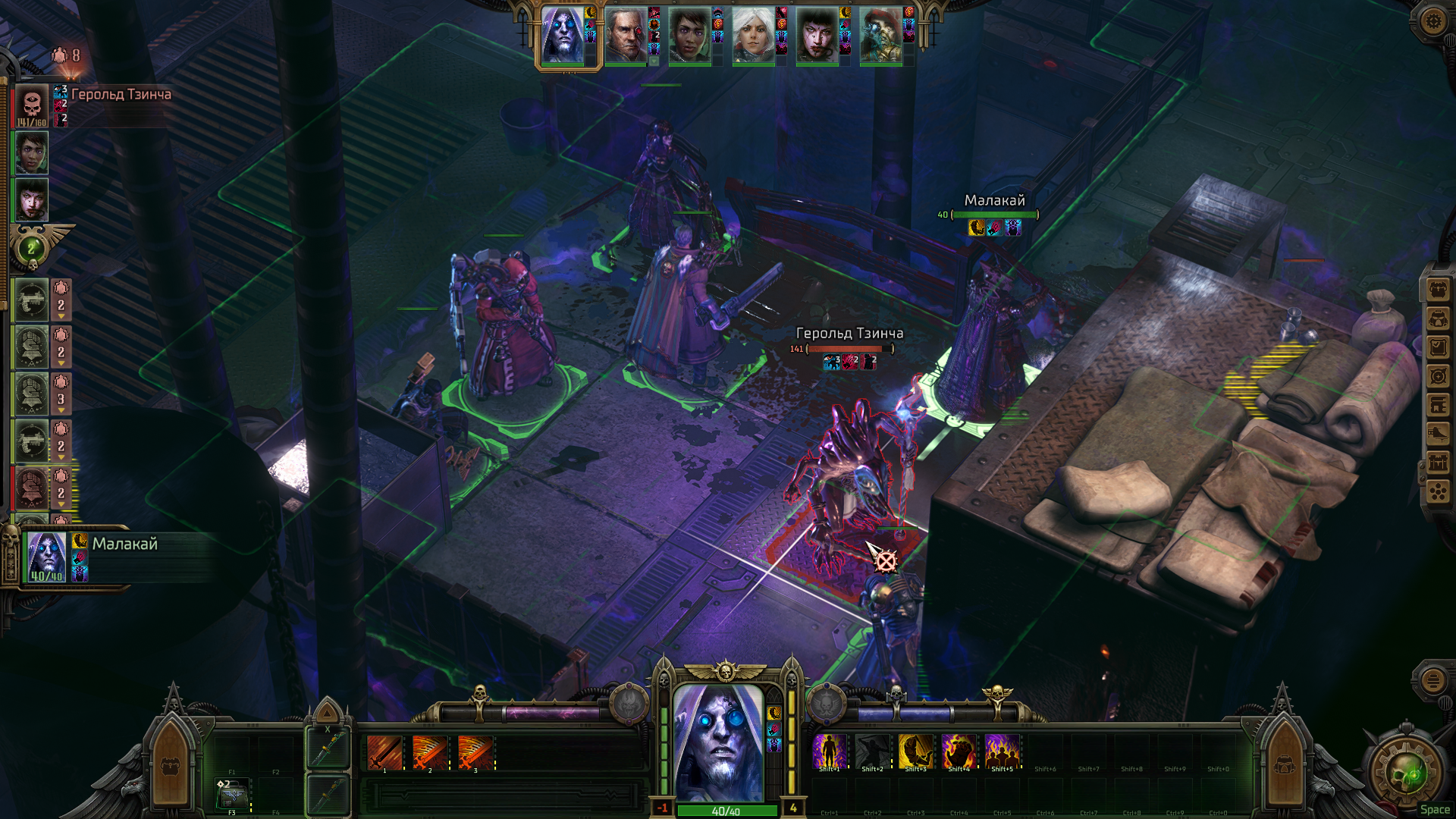The width and height of the screenshot is (1456, 819).
Task: Click the purple-eyed woman's party portrait
Action: [x=817, y=36]
